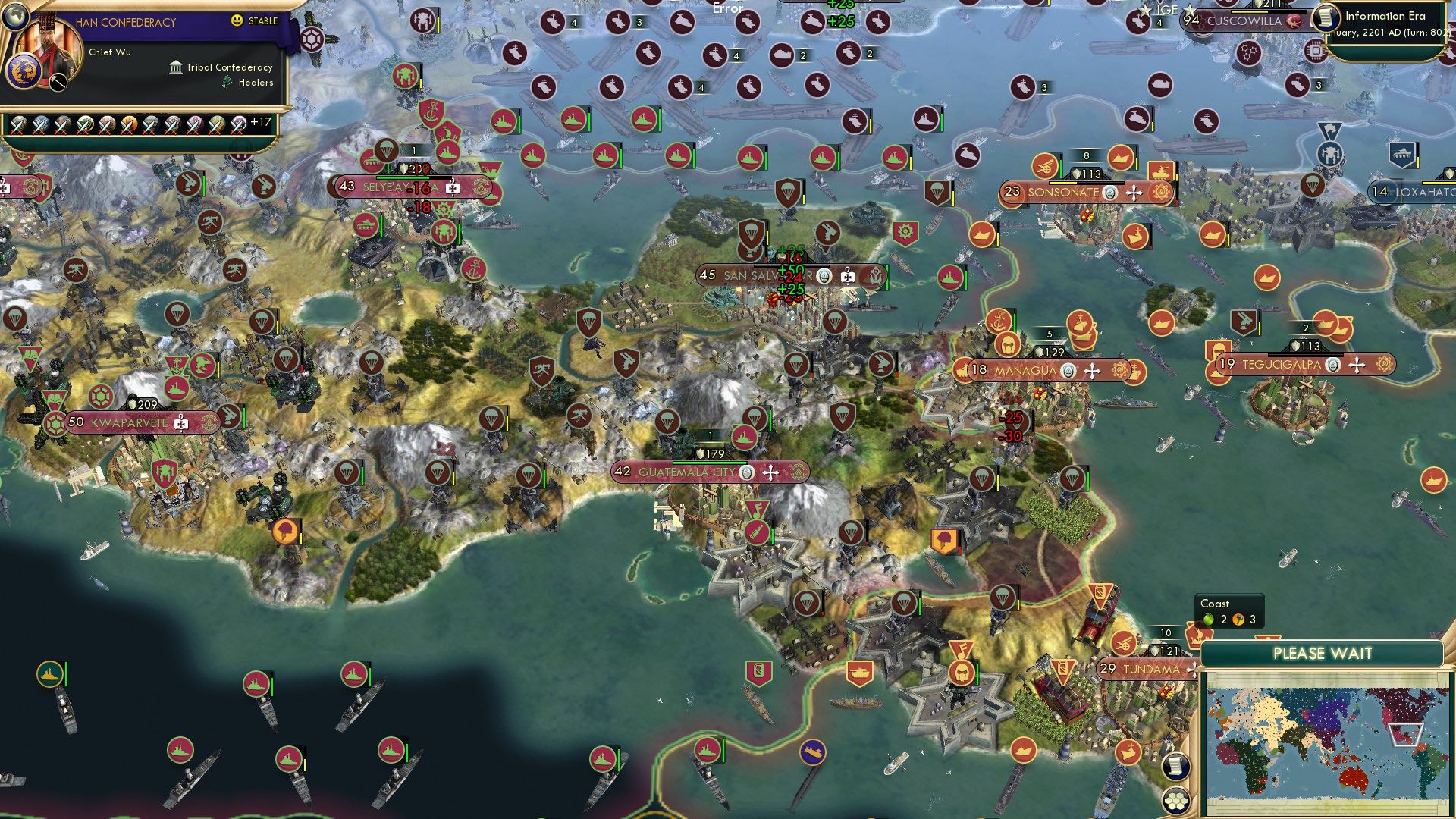Click on the world minimap
This screenshot has height=819, width=1456.
pyautogui.click(x=1323, y=742)
